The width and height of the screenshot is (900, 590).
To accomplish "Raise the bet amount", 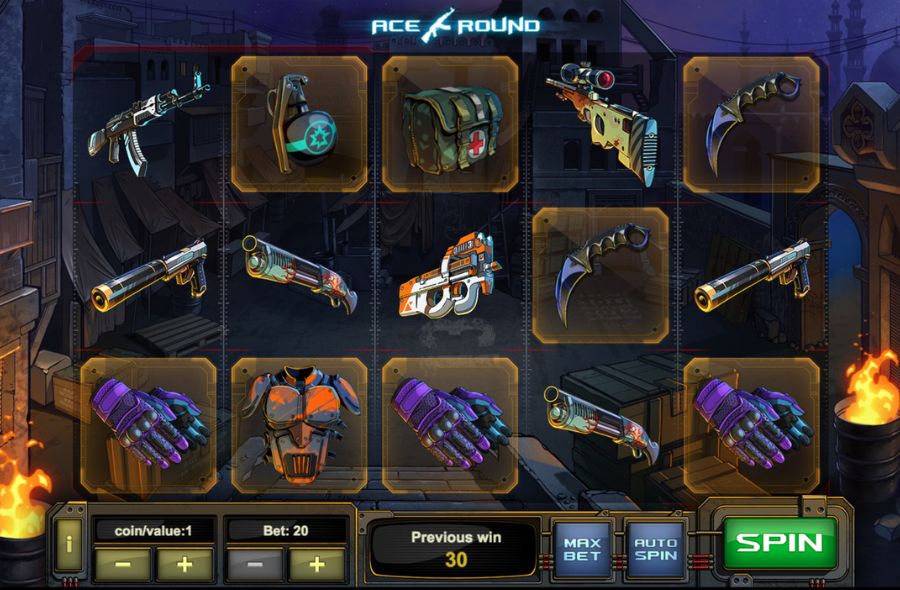I will coord(317,564).
